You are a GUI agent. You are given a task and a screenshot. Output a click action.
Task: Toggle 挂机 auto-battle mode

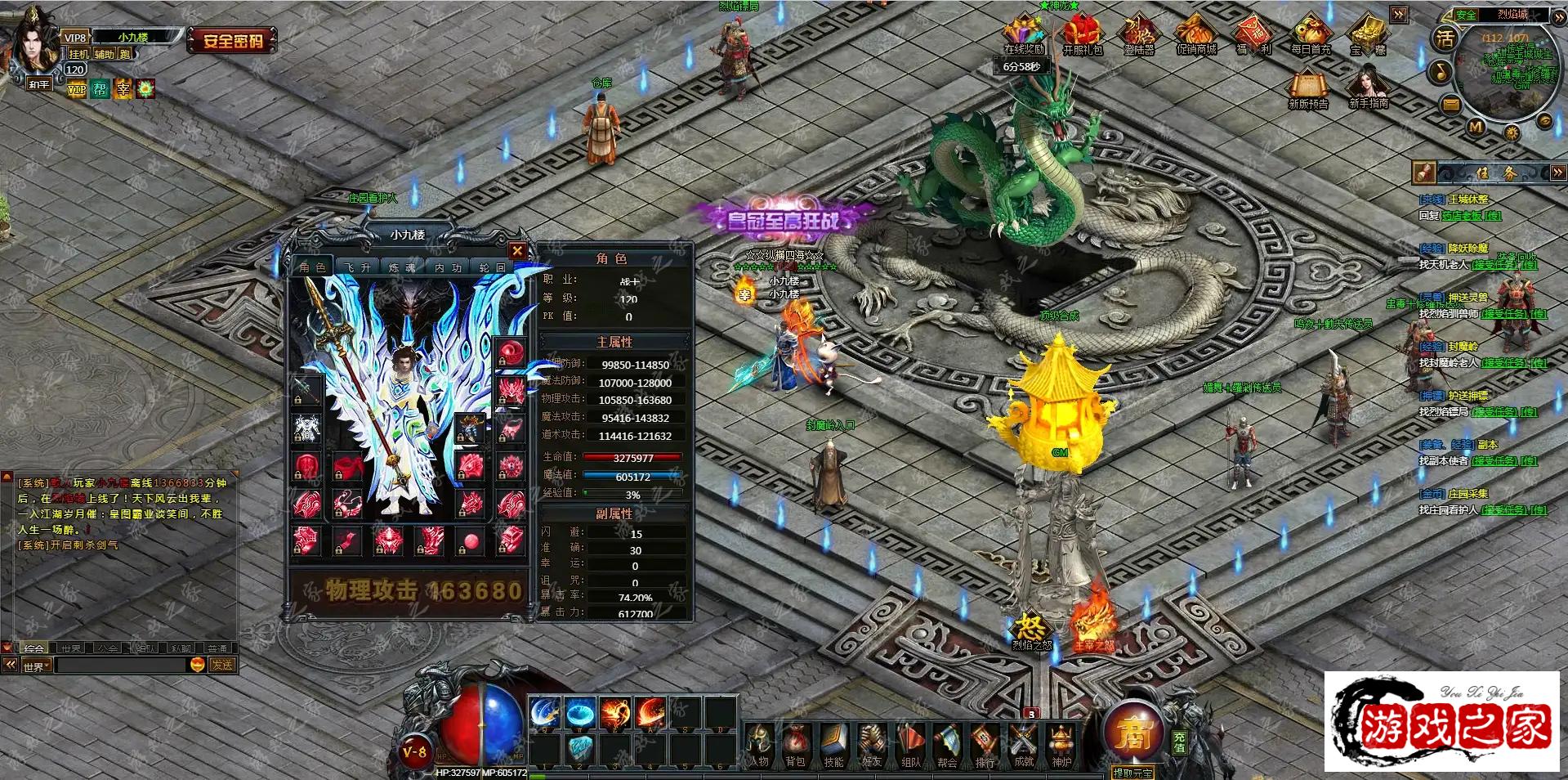(78, 54)
